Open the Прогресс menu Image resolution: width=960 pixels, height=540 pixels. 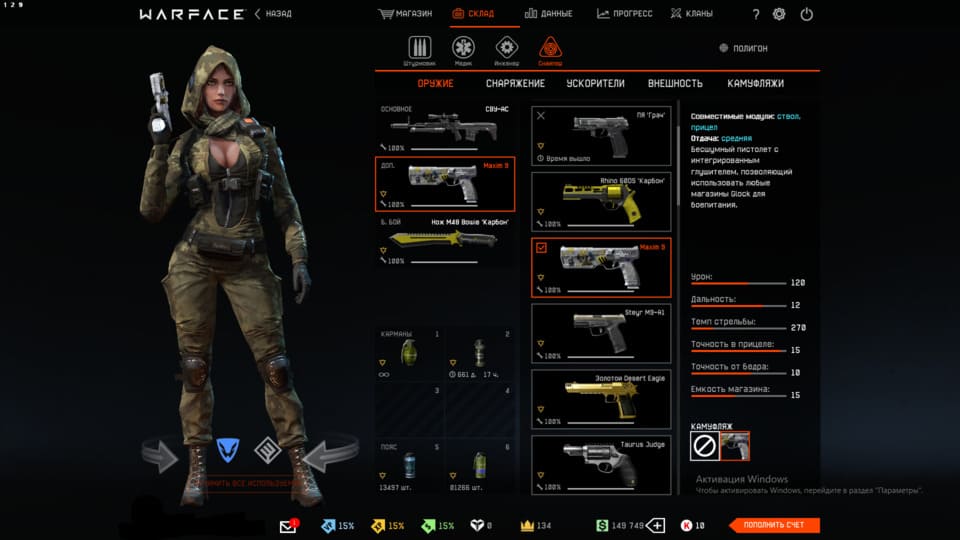tap(625, 14)
